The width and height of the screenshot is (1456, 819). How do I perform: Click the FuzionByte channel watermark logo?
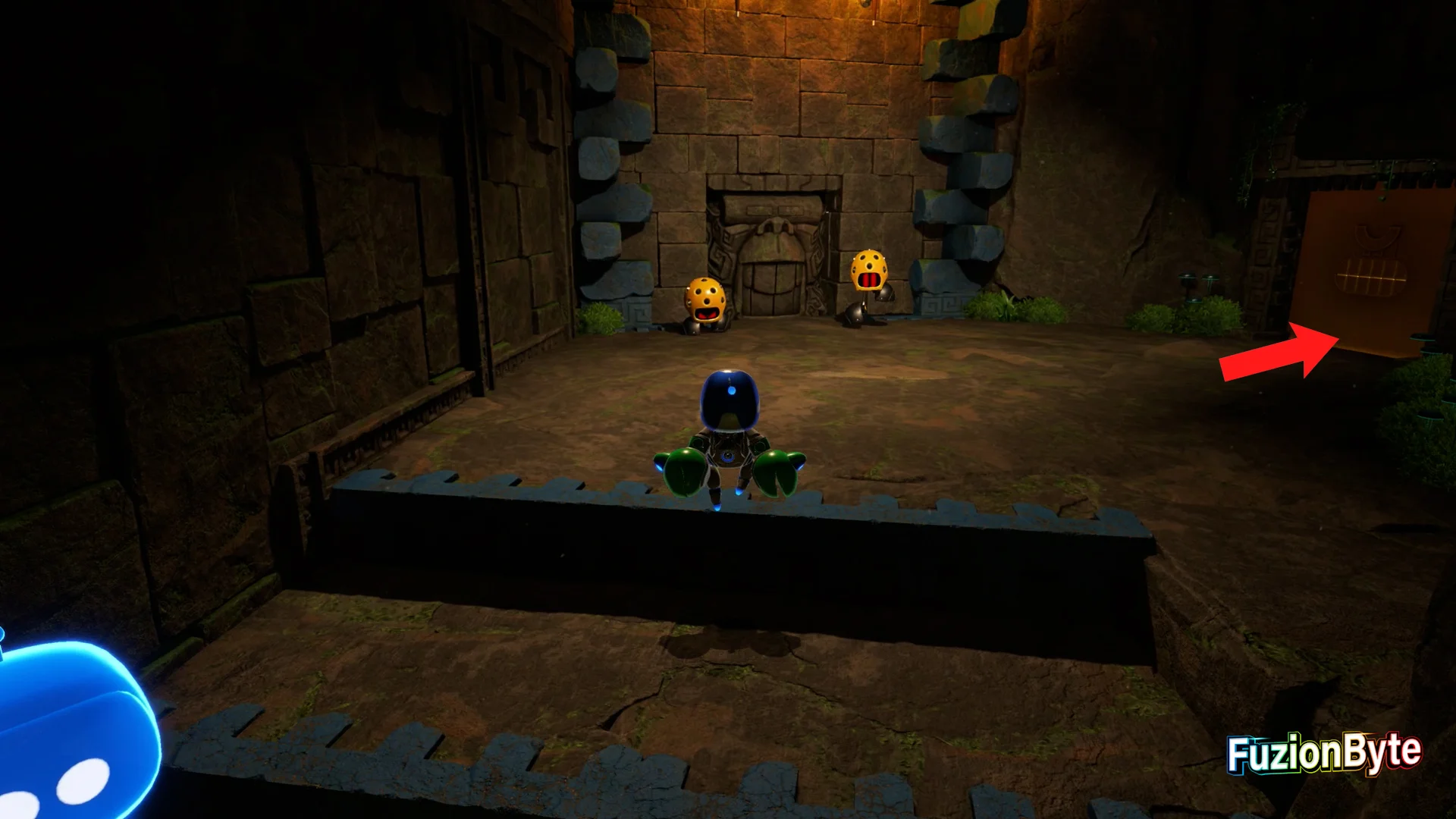(1324, 753)
